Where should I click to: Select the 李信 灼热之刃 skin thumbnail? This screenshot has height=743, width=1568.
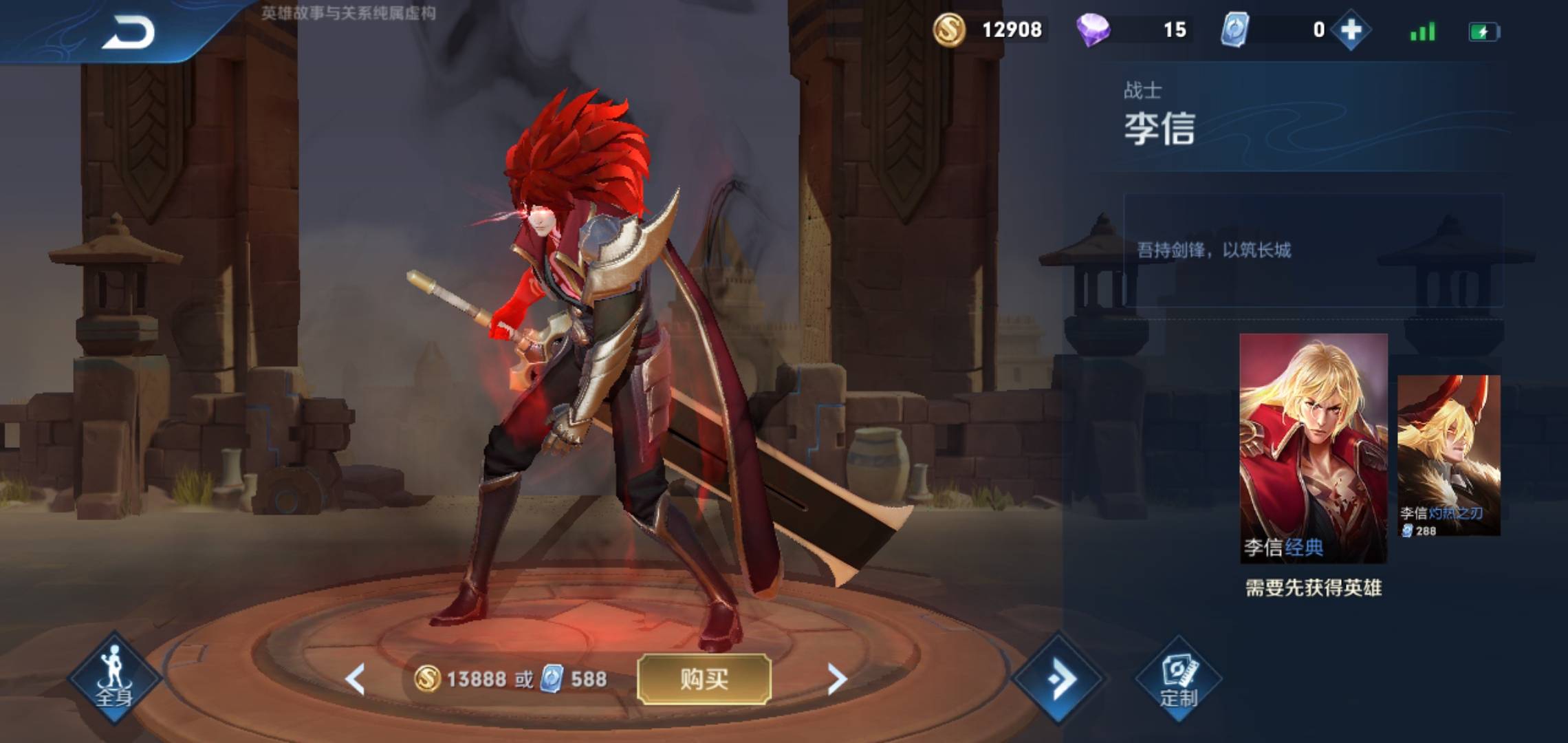pyautogui.click(x=1449, y=455)
